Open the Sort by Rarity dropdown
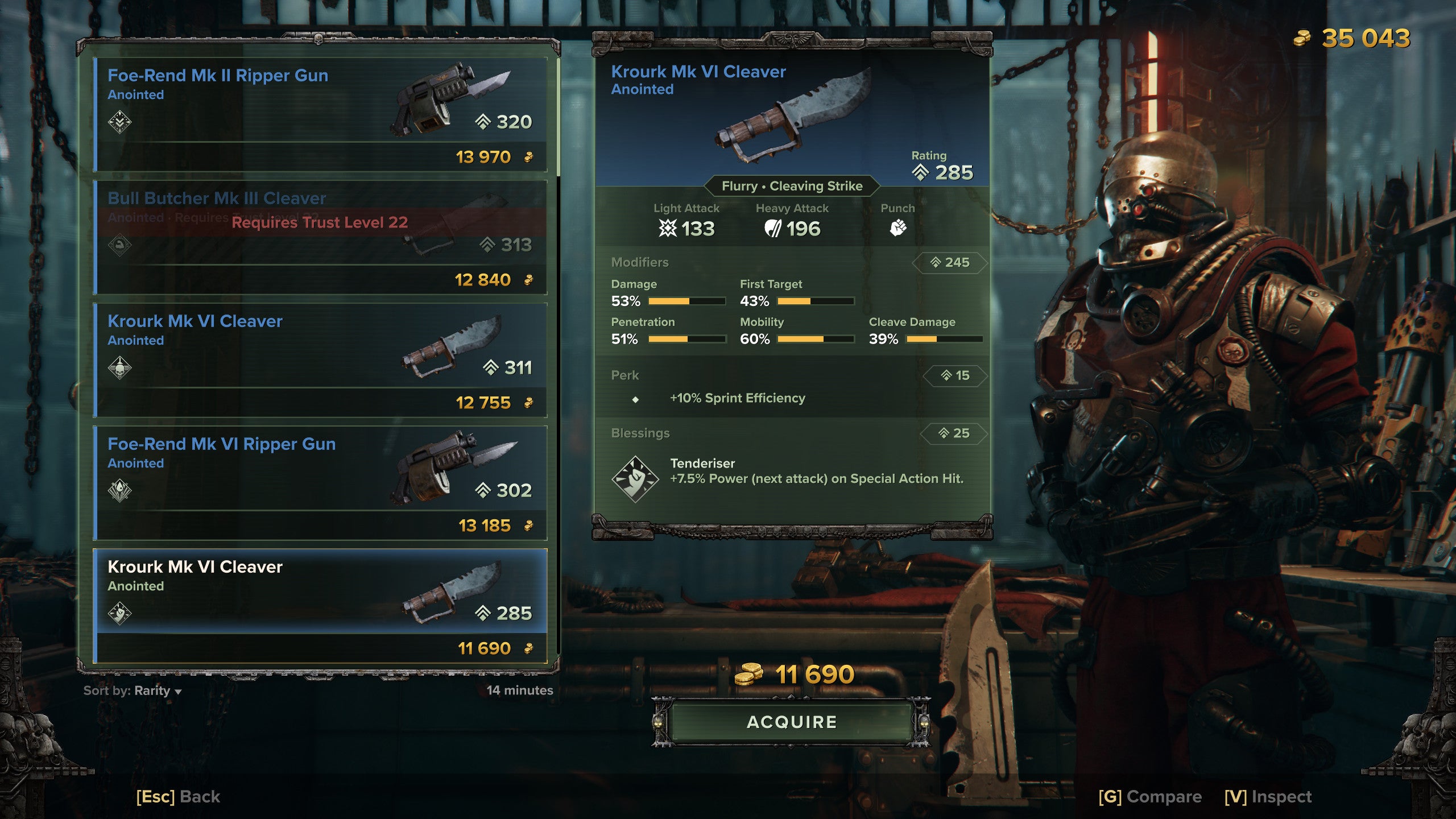1456x819 pixels. click(x=133, y=690)
